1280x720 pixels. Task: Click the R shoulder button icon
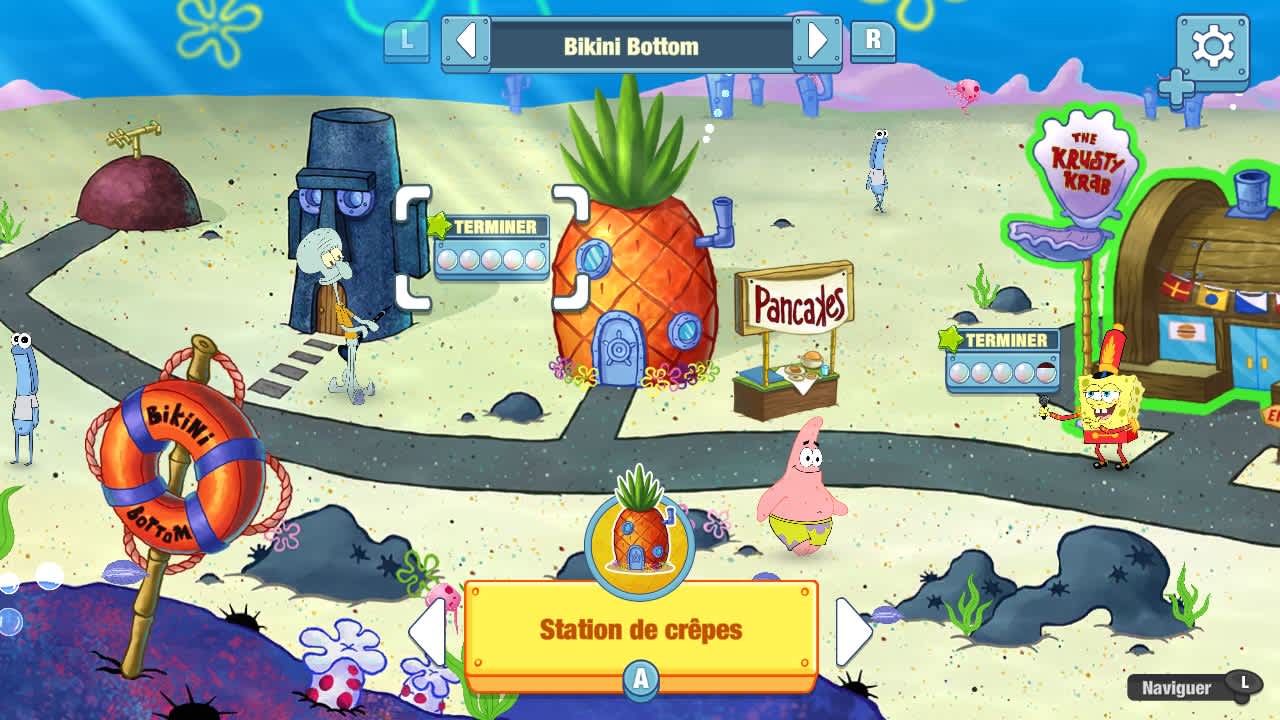874,43
